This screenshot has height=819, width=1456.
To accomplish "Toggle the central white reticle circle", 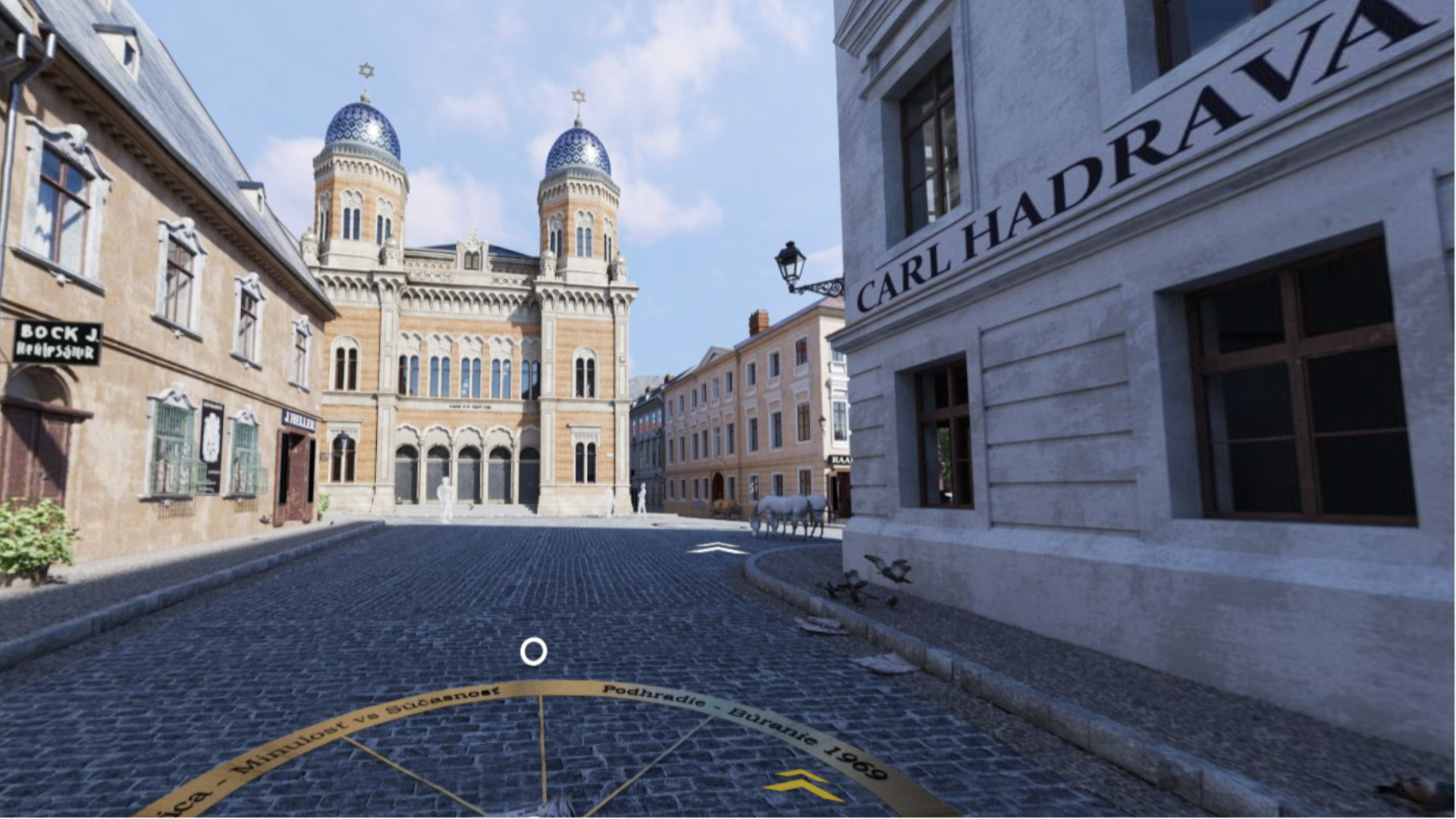I will click(533, 651).
